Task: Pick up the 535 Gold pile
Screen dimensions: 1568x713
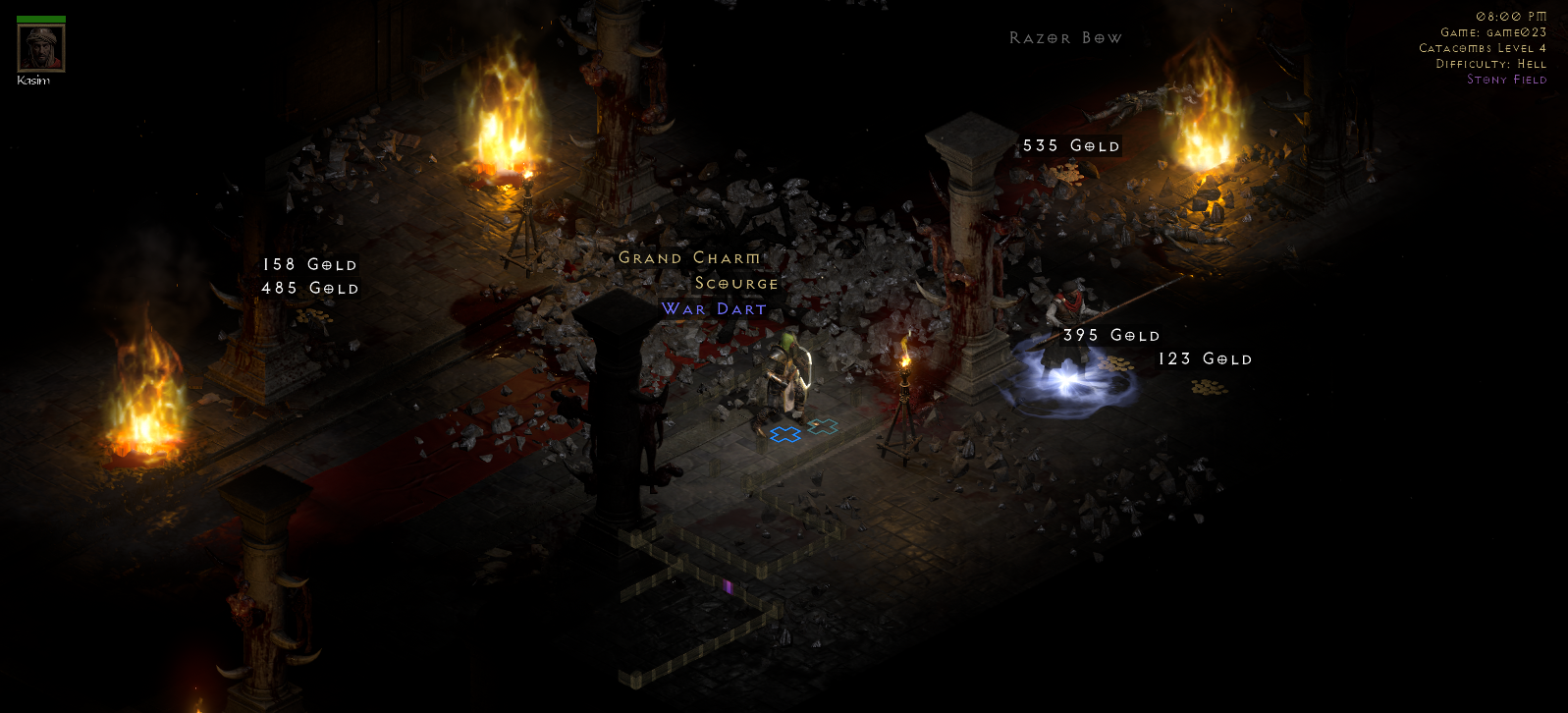Action: click(x=1070, y=145)
